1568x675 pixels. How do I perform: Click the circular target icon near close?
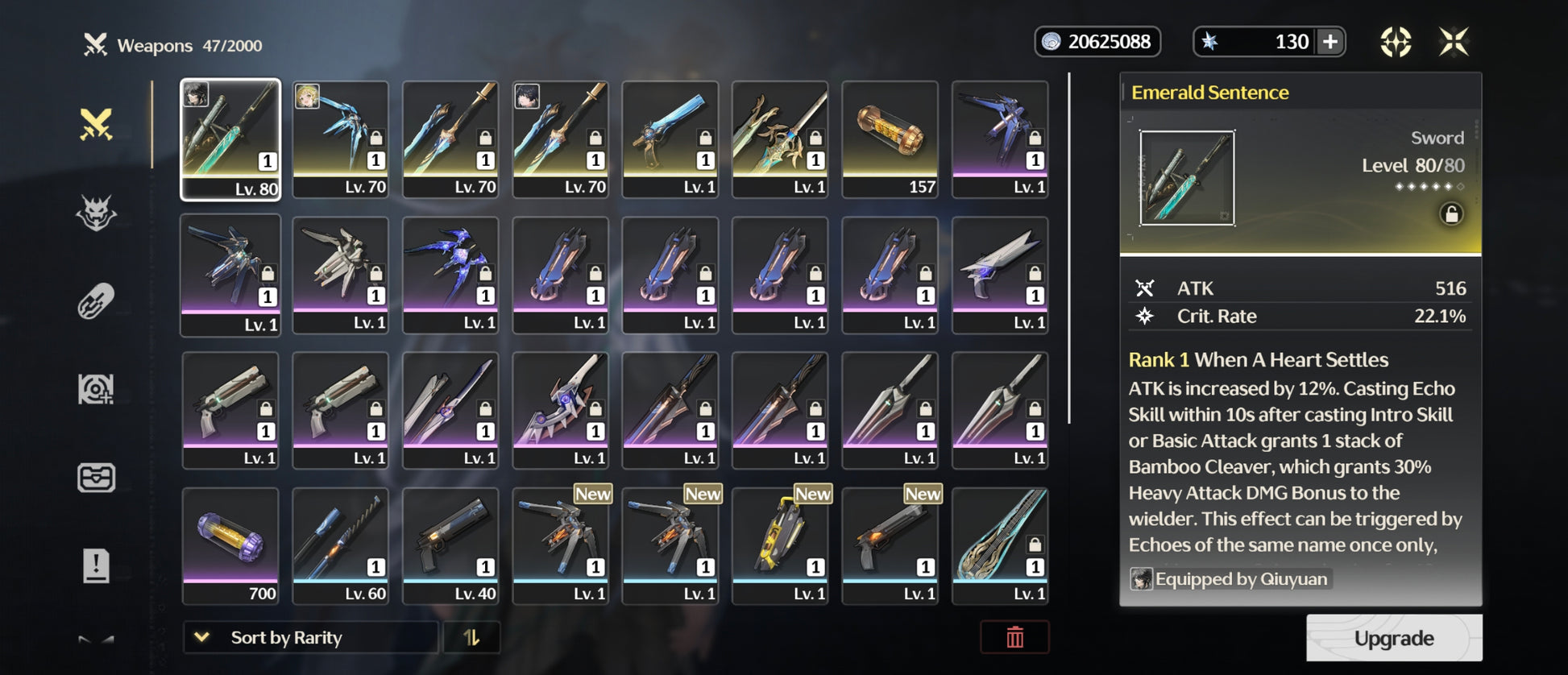click(1396, 42)
